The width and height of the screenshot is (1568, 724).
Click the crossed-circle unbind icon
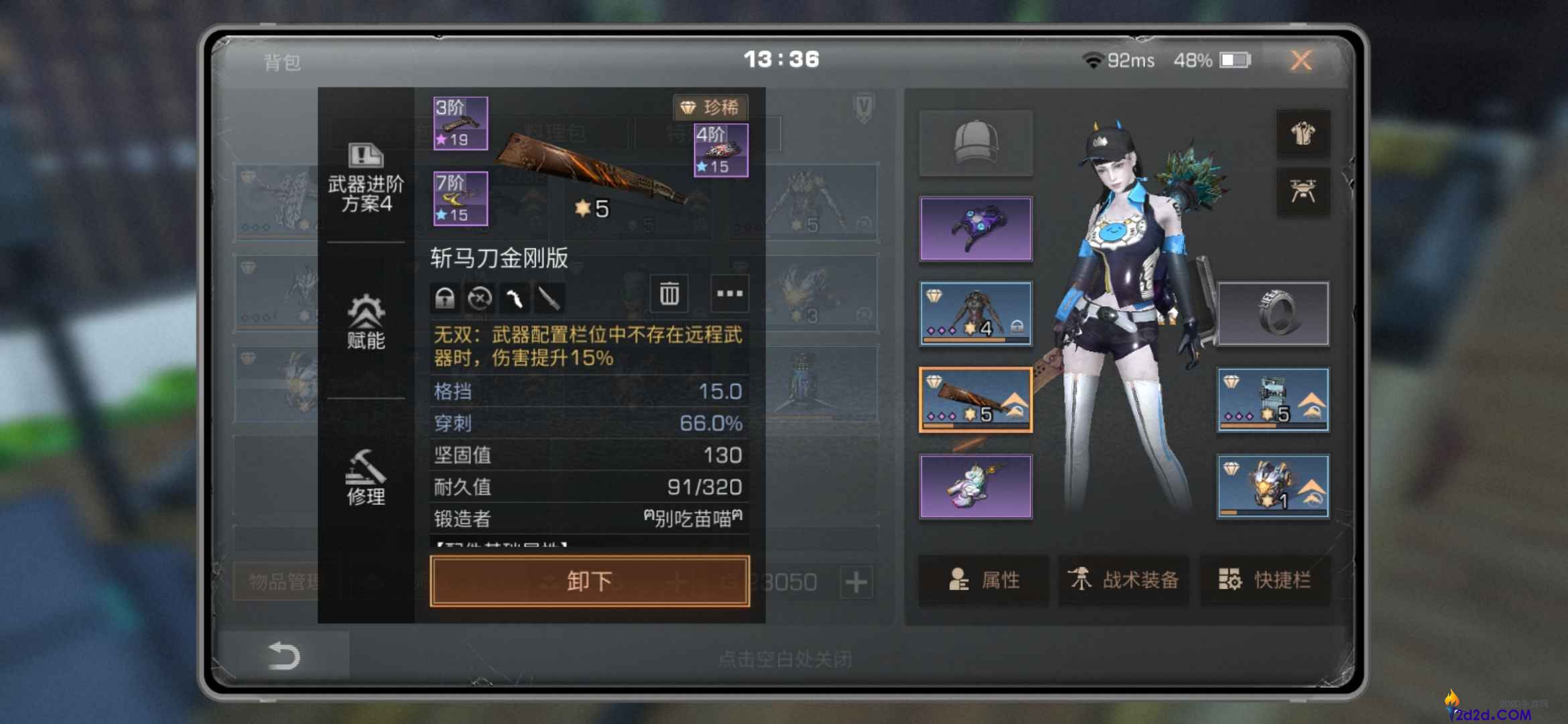(480, 298)
